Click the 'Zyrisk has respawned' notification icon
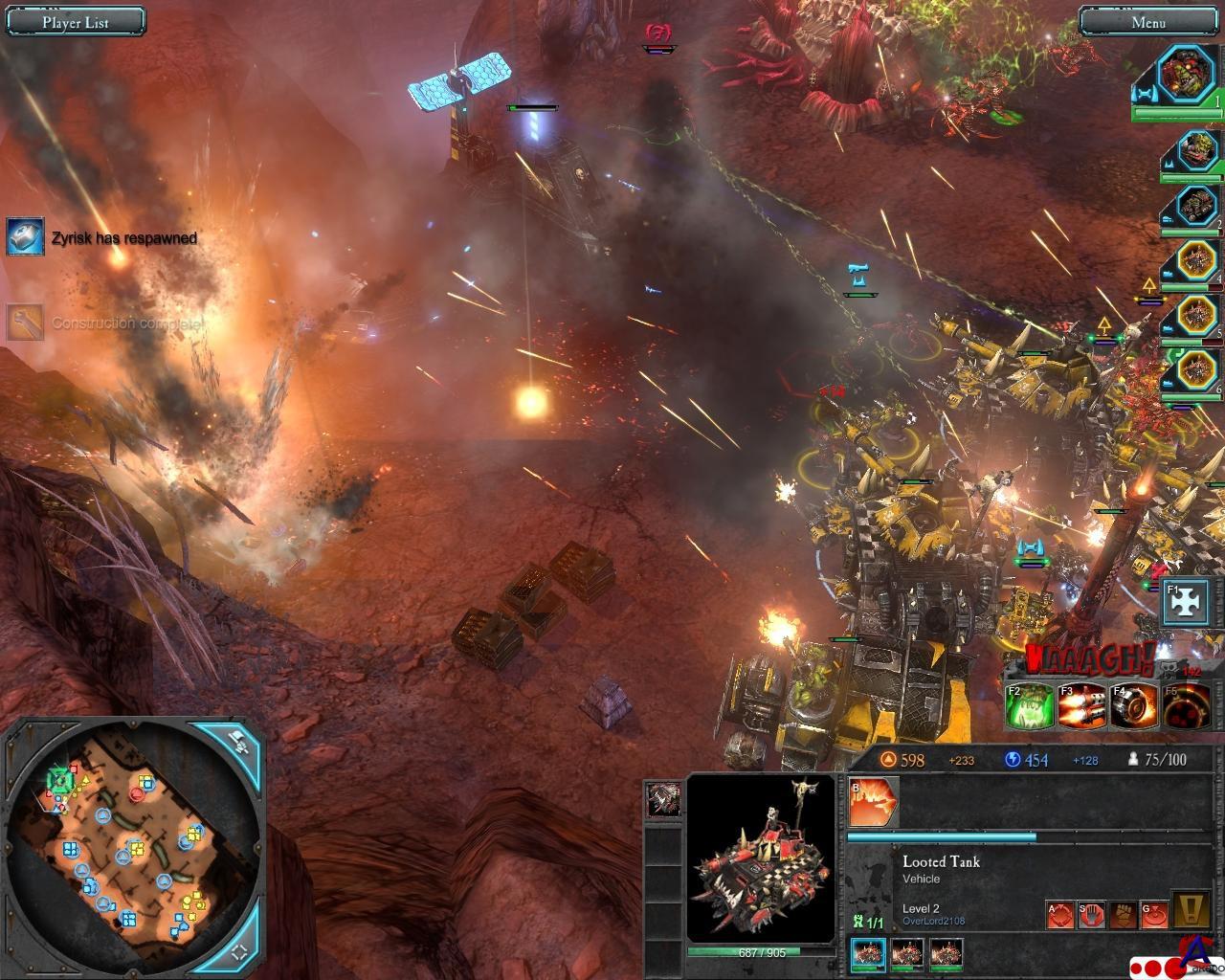Screen dimensions: 1225x980 point(25,236)
